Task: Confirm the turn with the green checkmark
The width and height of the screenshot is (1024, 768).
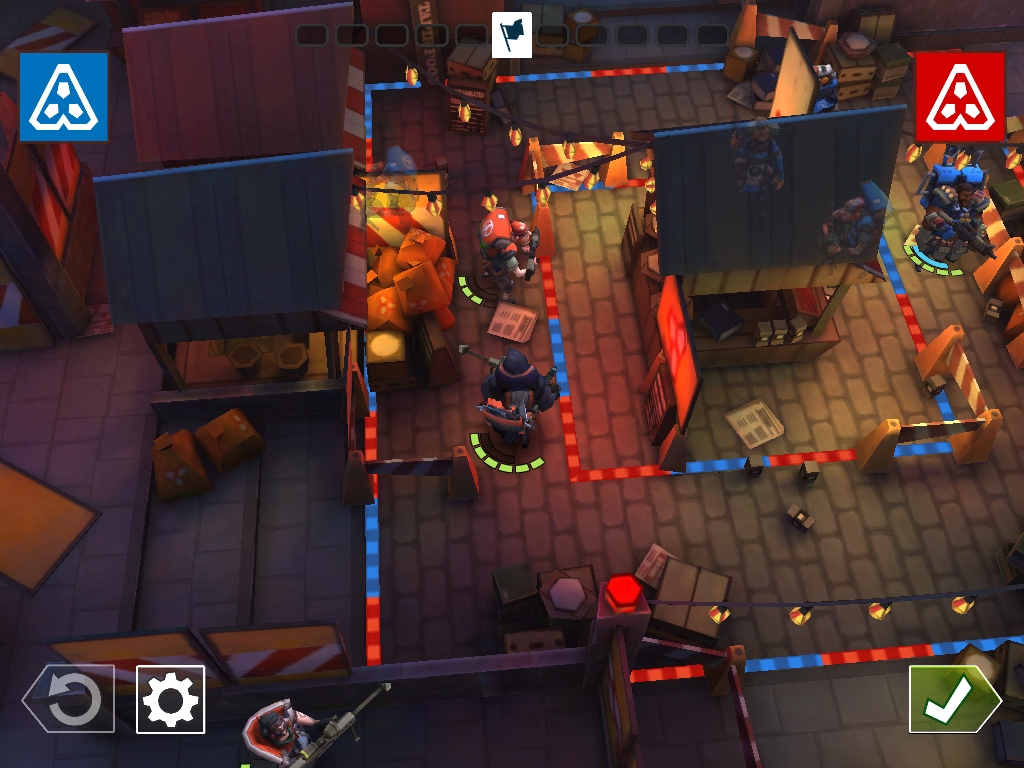Action: pos(952,699)
